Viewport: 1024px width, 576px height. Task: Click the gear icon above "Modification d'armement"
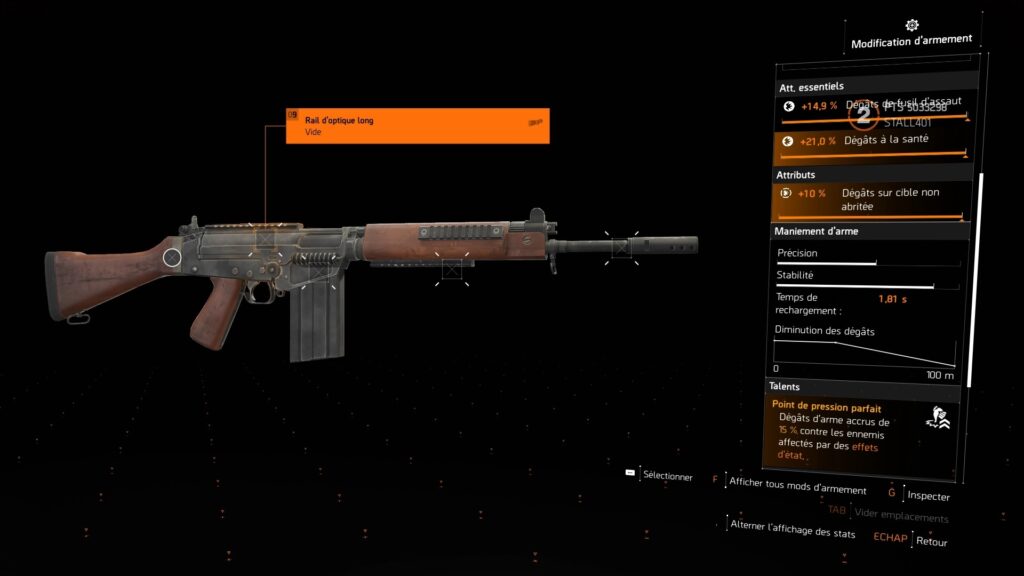click(x=911, y=25)
